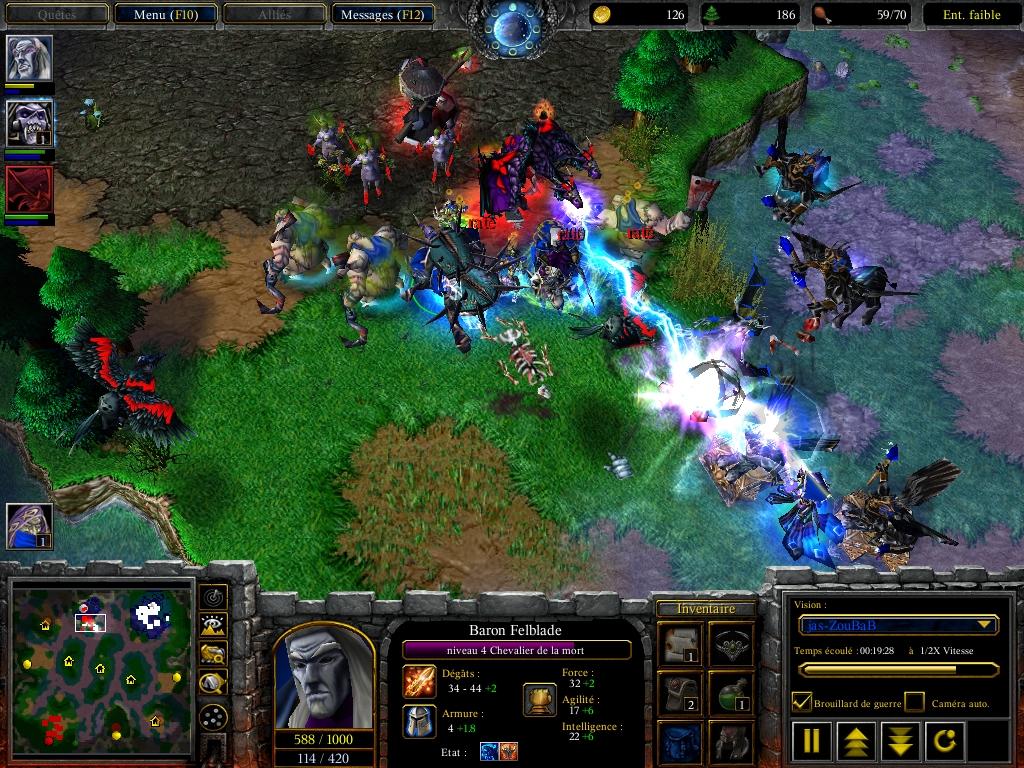The image size is (1024, 768).
Task: Toggle minimap creep camp display button
Action: tap(212, 684)
